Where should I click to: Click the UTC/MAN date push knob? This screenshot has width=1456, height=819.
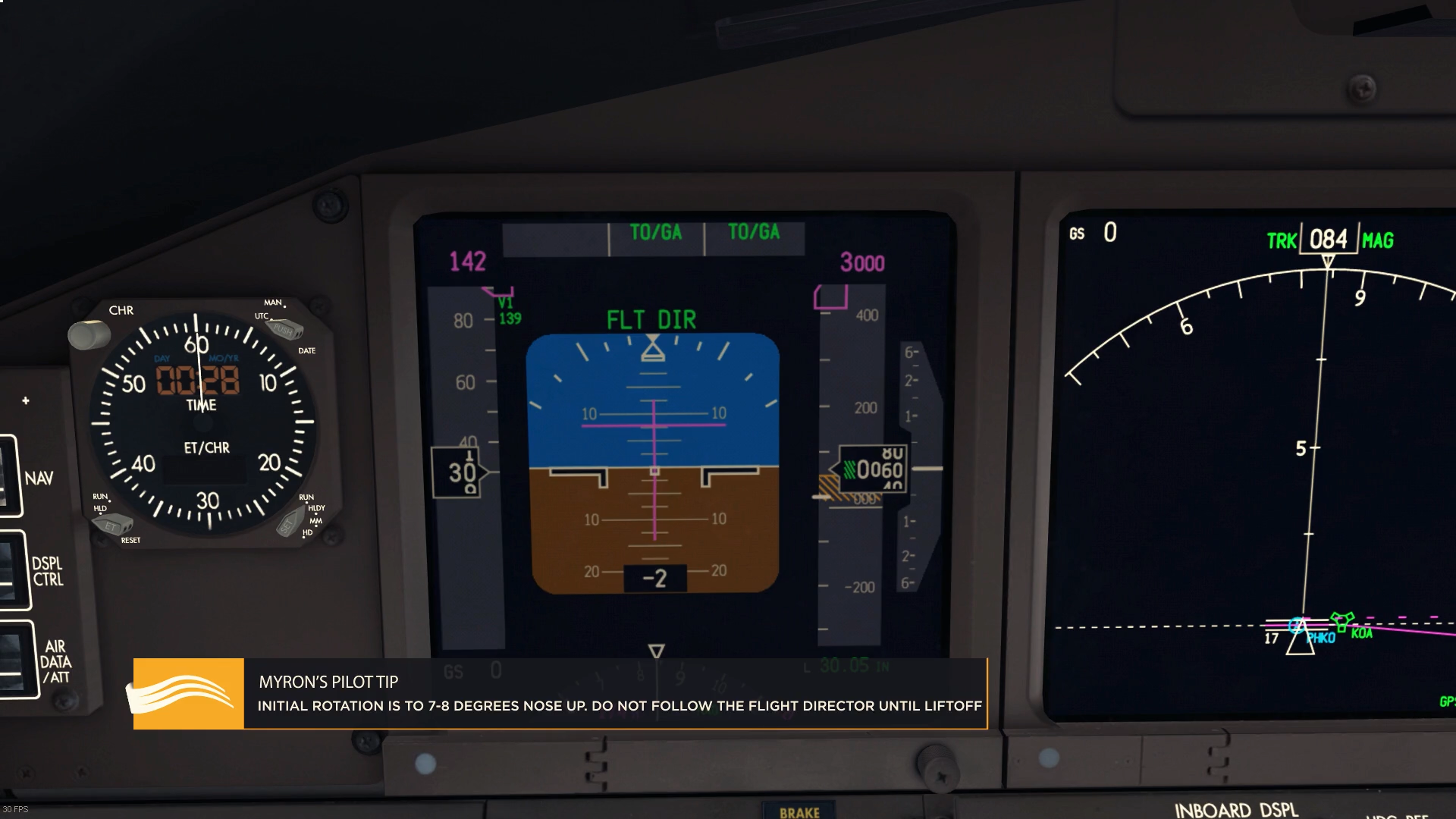(287, 330)
